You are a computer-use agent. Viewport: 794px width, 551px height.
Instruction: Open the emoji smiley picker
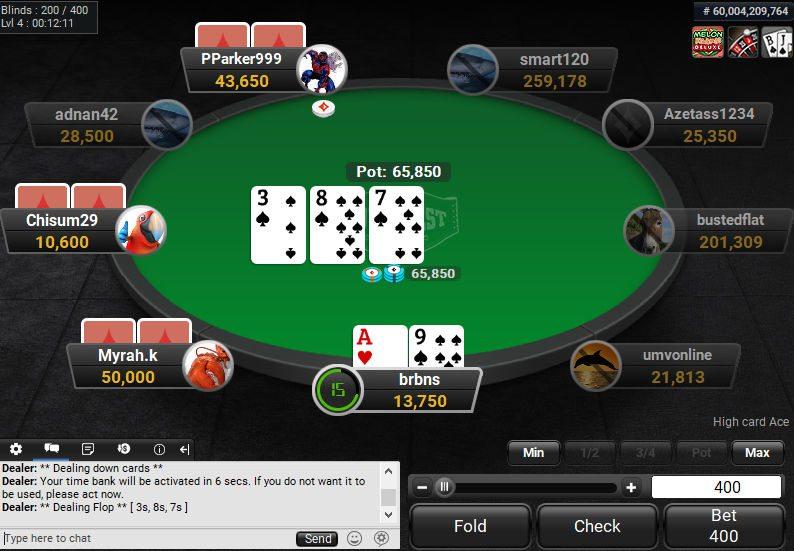click(354, 539)
